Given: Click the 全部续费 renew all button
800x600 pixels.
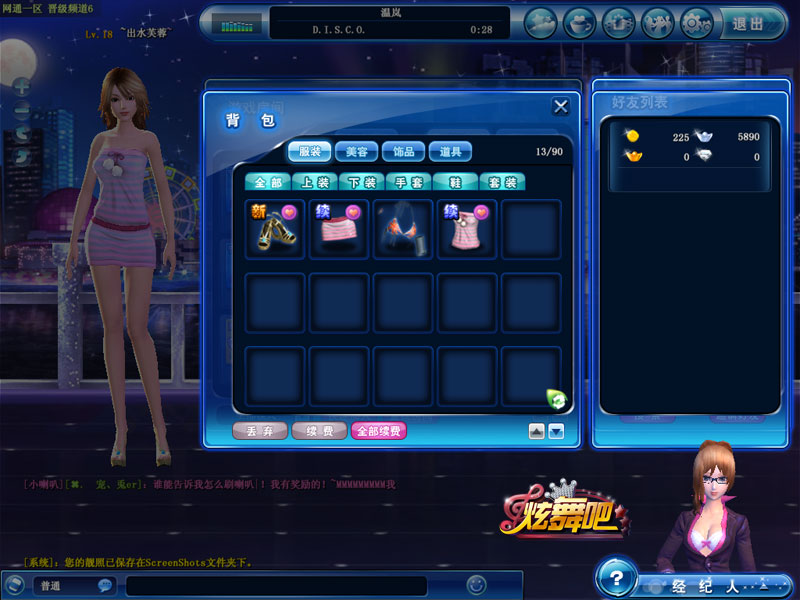Looking at the screenshot, I should point(378,431).
